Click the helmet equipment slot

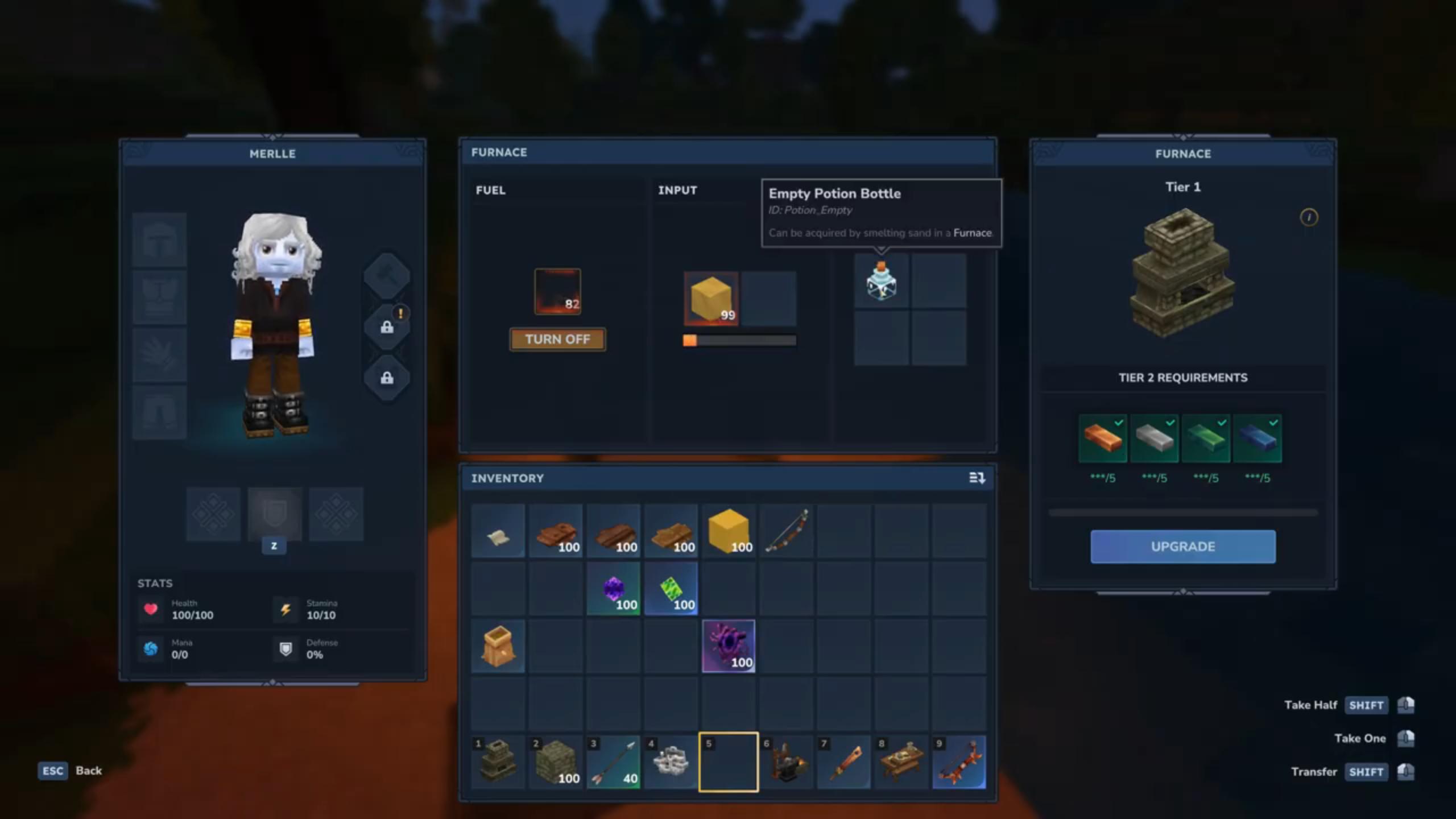[159, 239]
